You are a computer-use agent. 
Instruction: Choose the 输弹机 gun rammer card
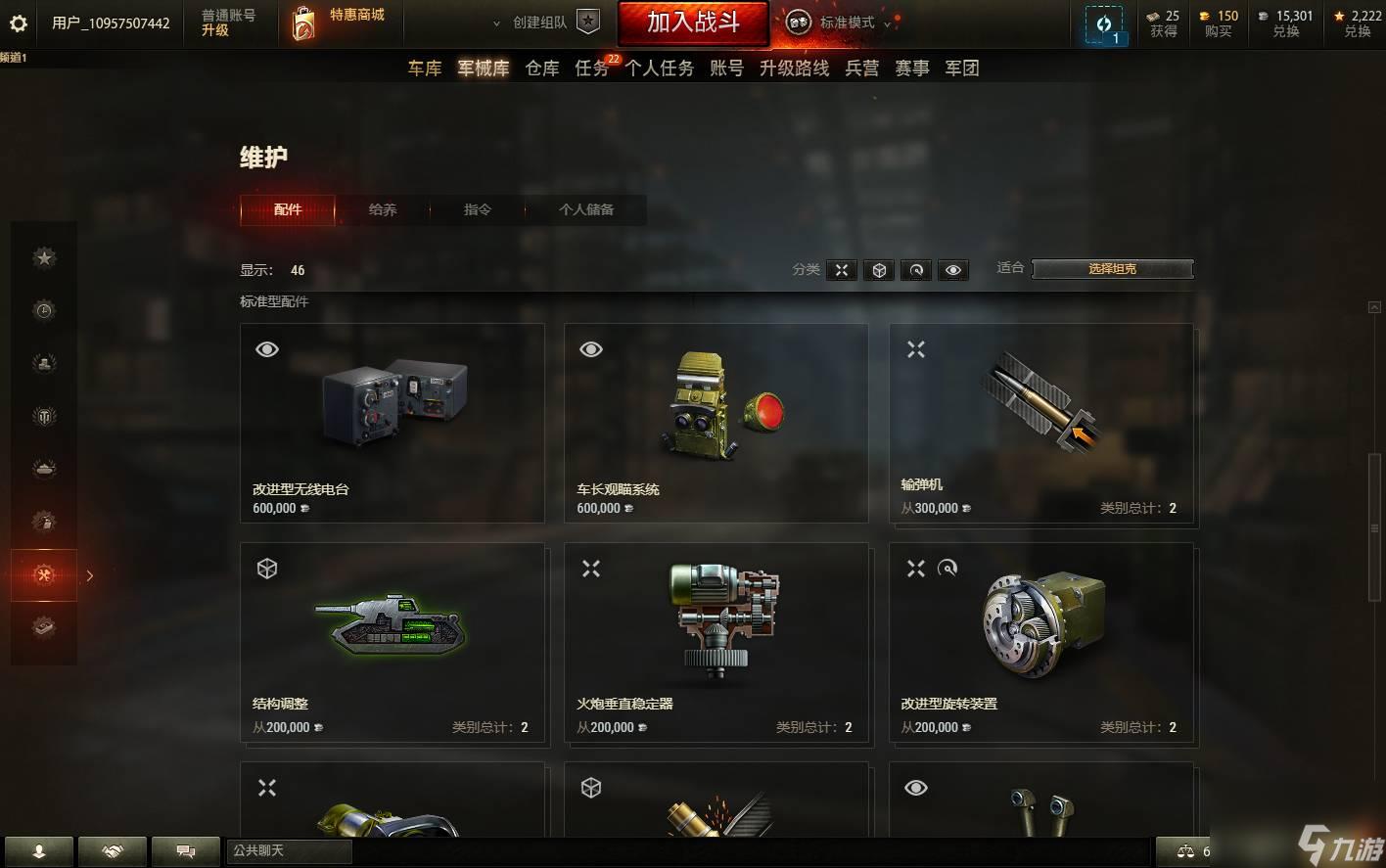(1040, 423)
